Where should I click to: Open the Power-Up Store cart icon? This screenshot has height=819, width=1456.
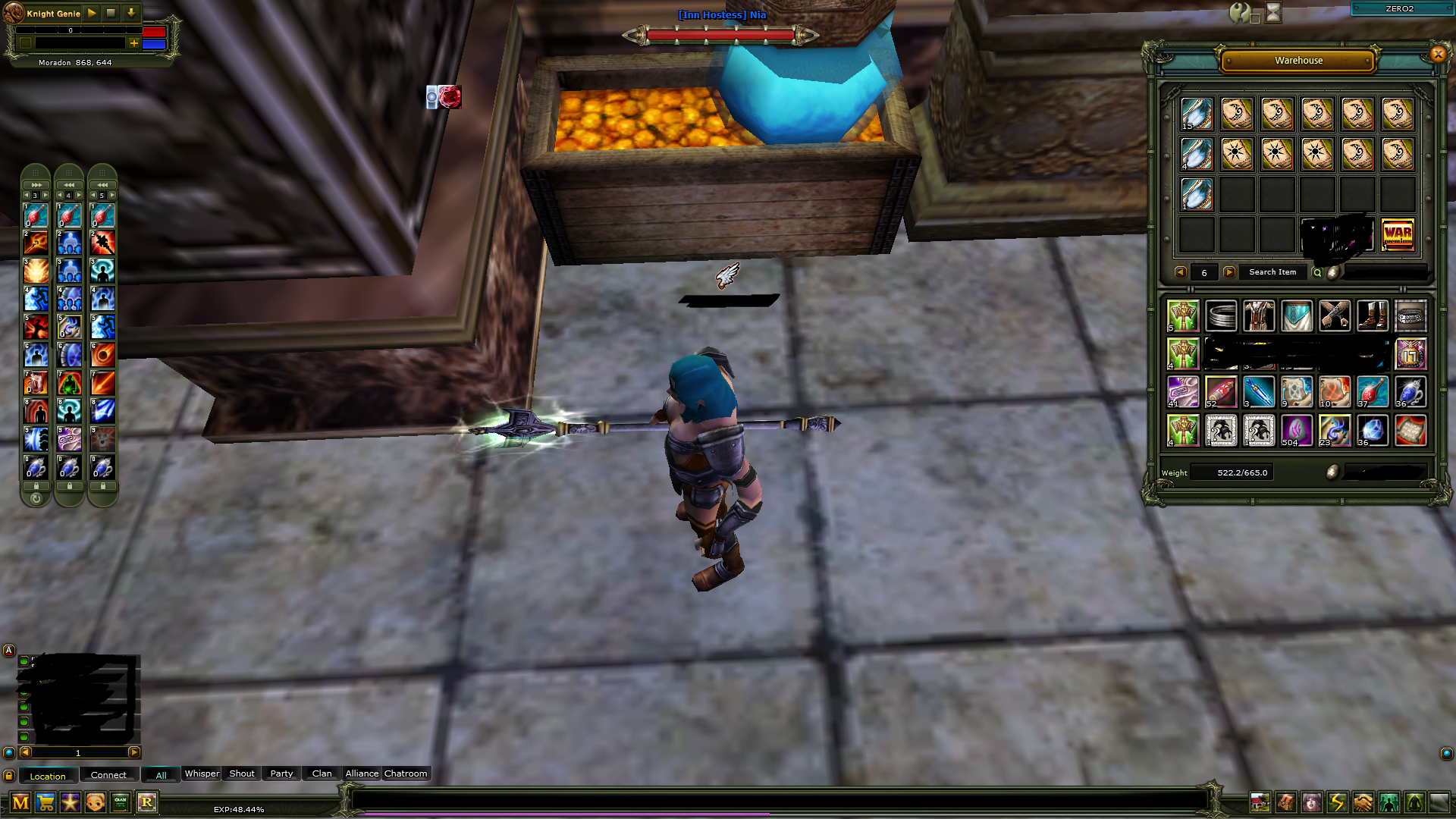45,802
